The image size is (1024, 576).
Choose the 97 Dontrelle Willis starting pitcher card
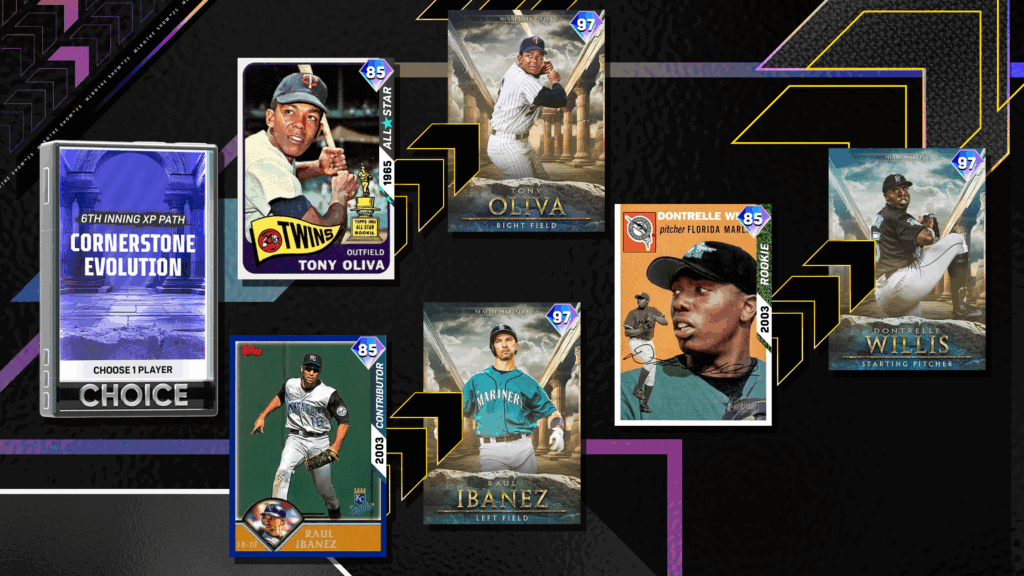(x=906, y=260)
